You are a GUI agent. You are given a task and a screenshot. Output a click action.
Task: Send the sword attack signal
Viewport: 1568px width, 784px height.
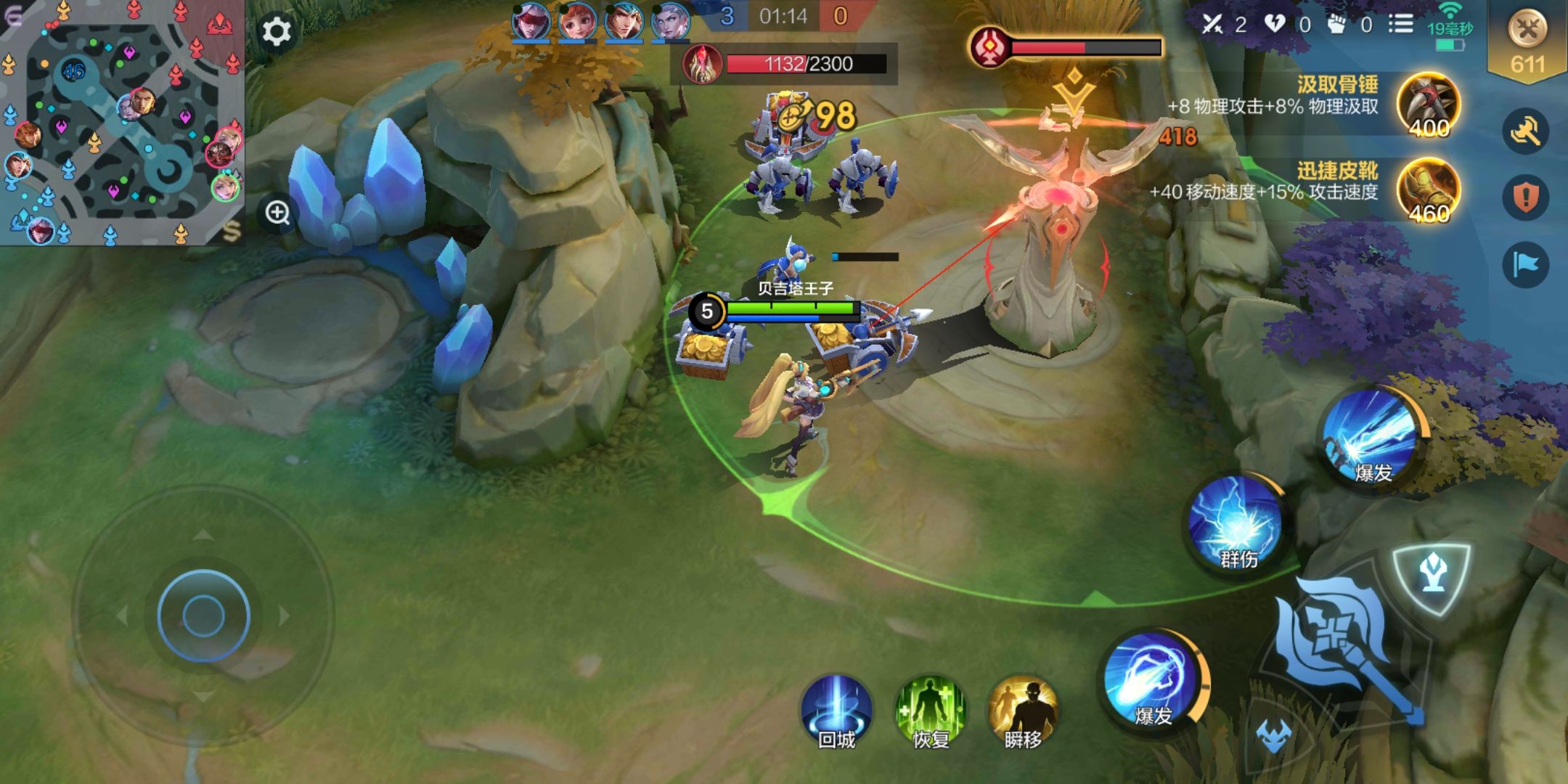(1526, 131)
